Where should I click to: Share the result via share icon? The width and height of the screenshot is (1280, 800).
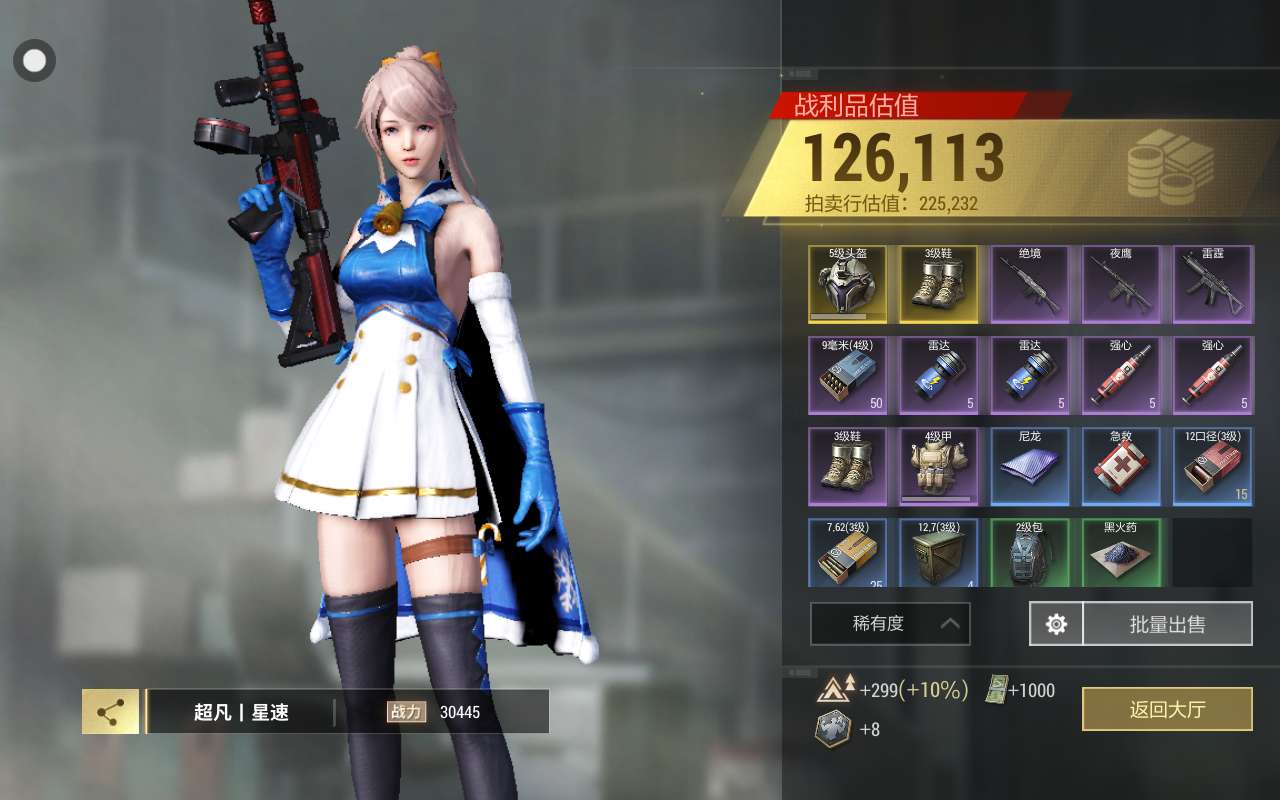(110, 712)
